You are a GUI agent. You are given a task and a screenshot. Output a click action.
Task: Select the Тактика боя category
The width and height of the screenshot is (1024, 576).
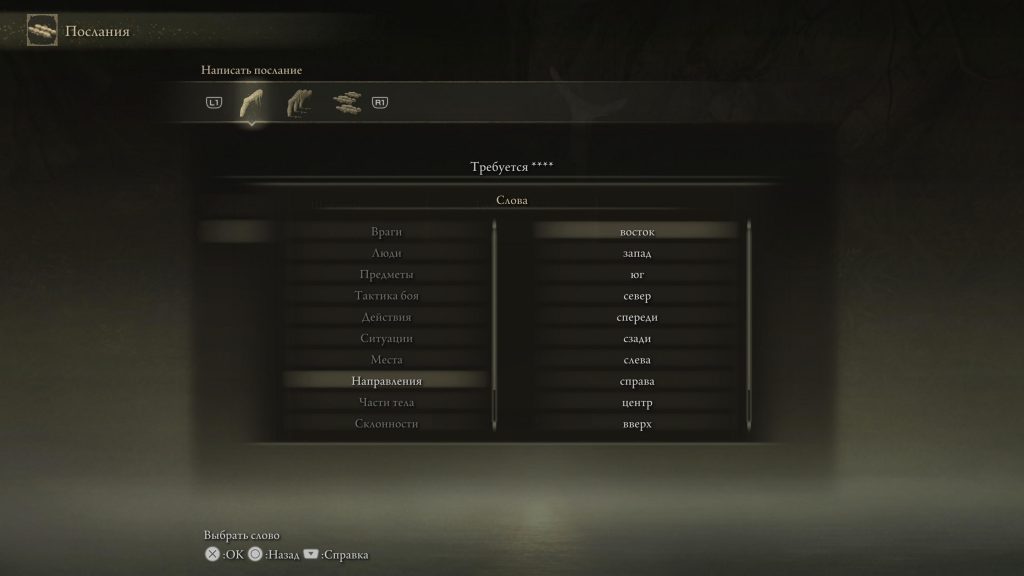[386, 296]
